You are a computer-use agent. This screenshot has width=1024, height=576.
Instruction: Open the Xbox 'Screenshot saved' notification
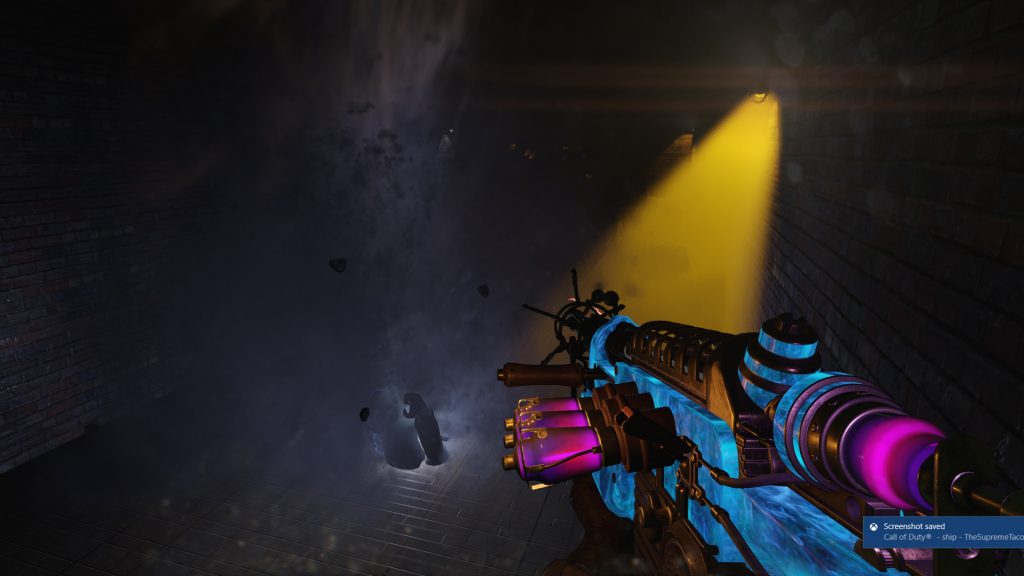click(944, 531)
